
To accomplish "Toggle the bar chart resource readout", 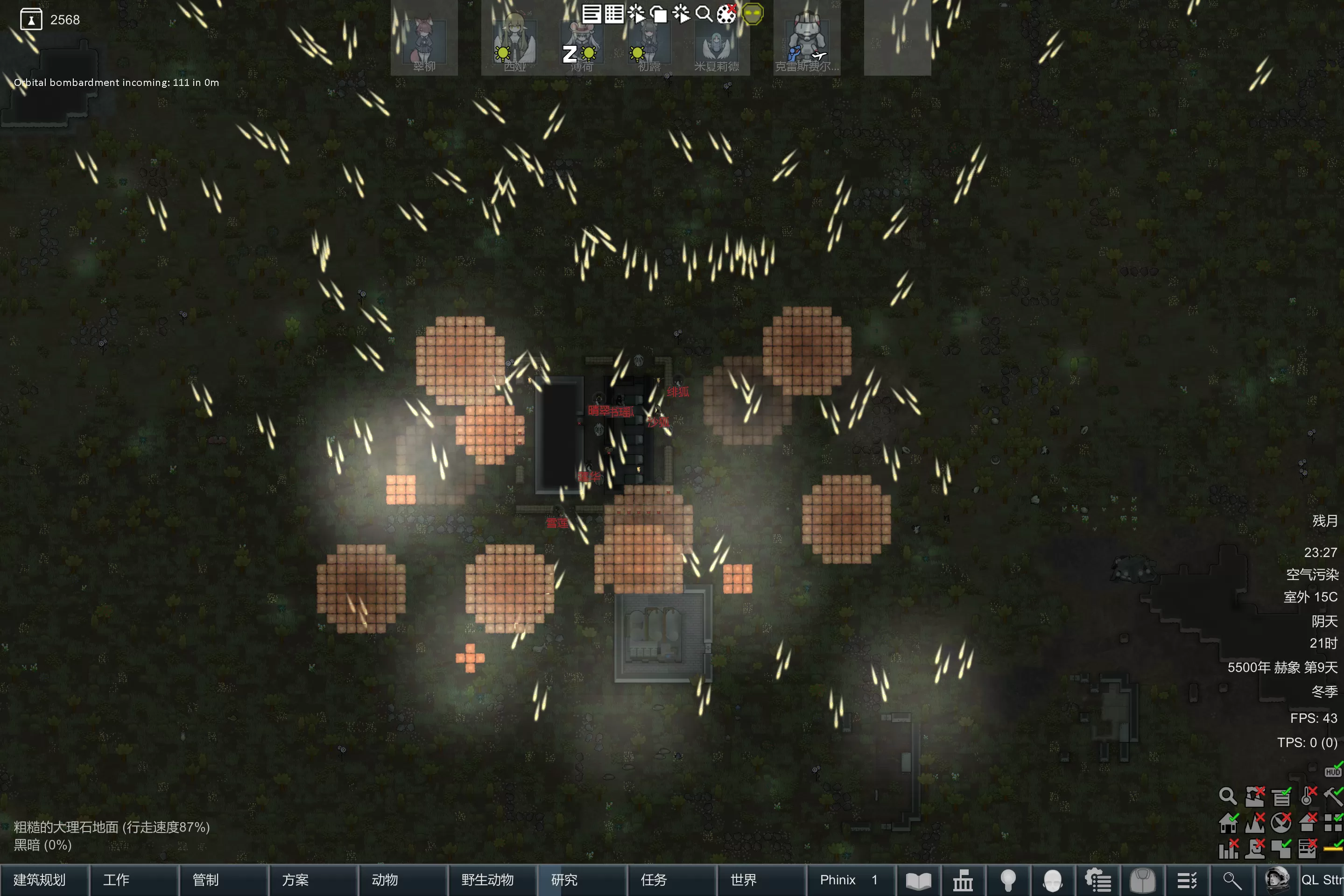I will click(1228, 849).
